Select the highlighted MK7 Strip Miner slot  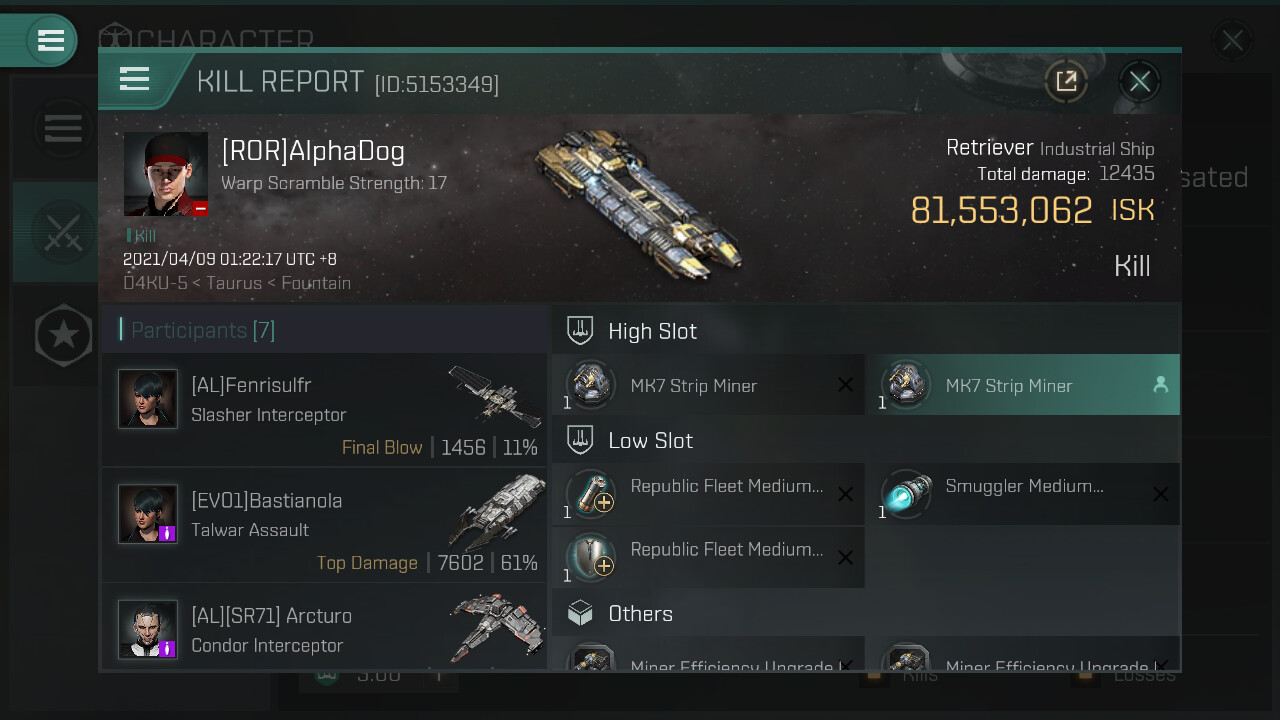click(x=1022, y=386)
